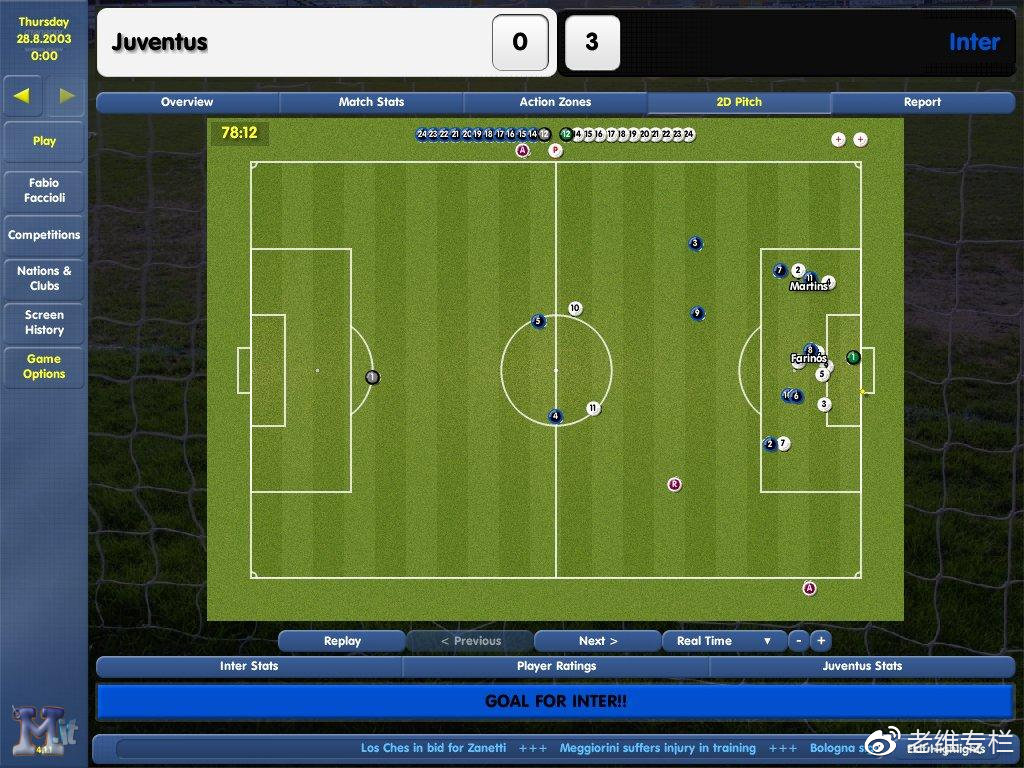1024x768 pixels.
Task: Open the Fabio Faccioli manager menu
Action: (44, 190)
